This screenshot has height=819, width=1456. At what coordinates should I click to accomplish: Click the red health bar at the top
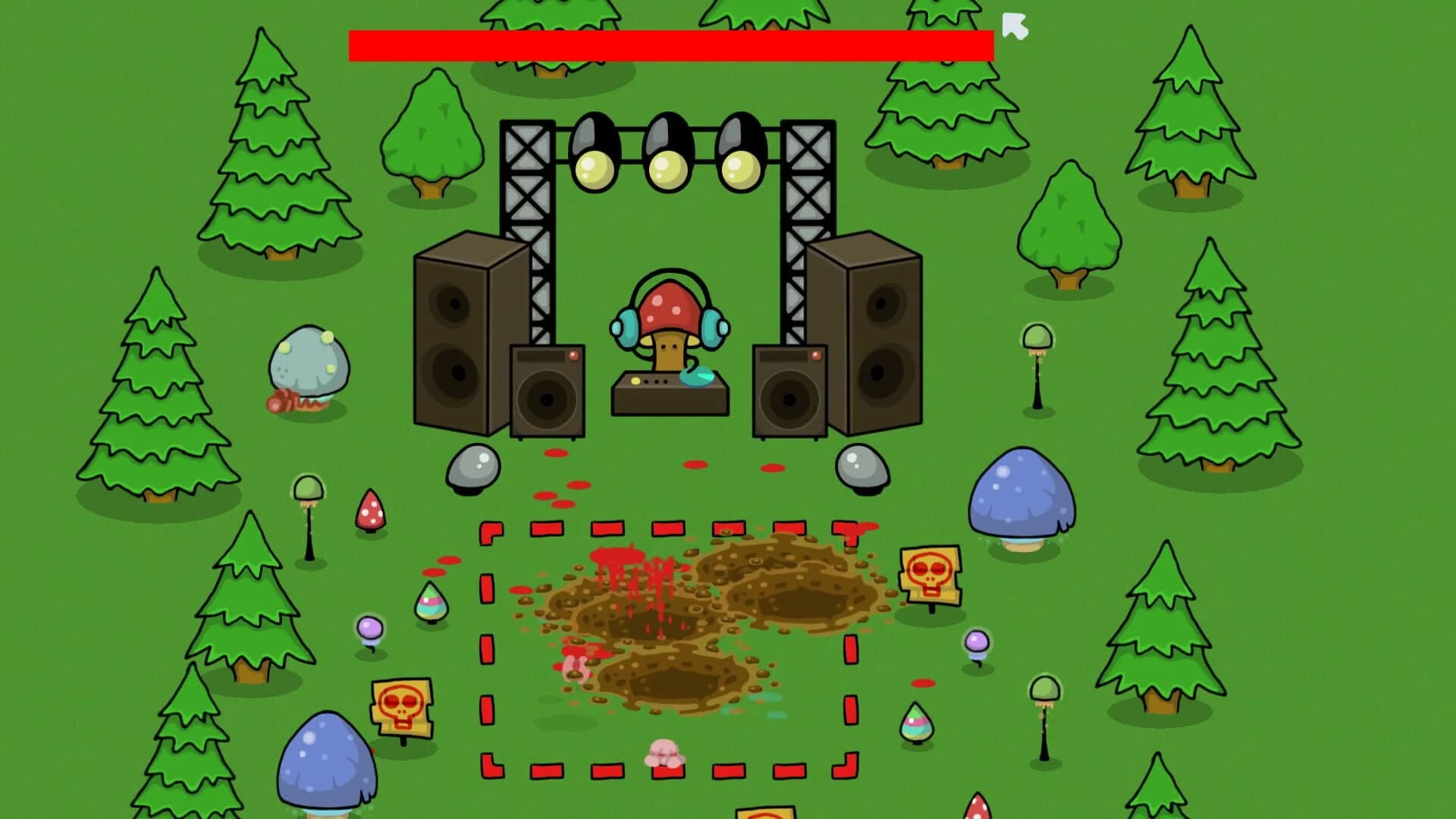[x=671, y=43]
